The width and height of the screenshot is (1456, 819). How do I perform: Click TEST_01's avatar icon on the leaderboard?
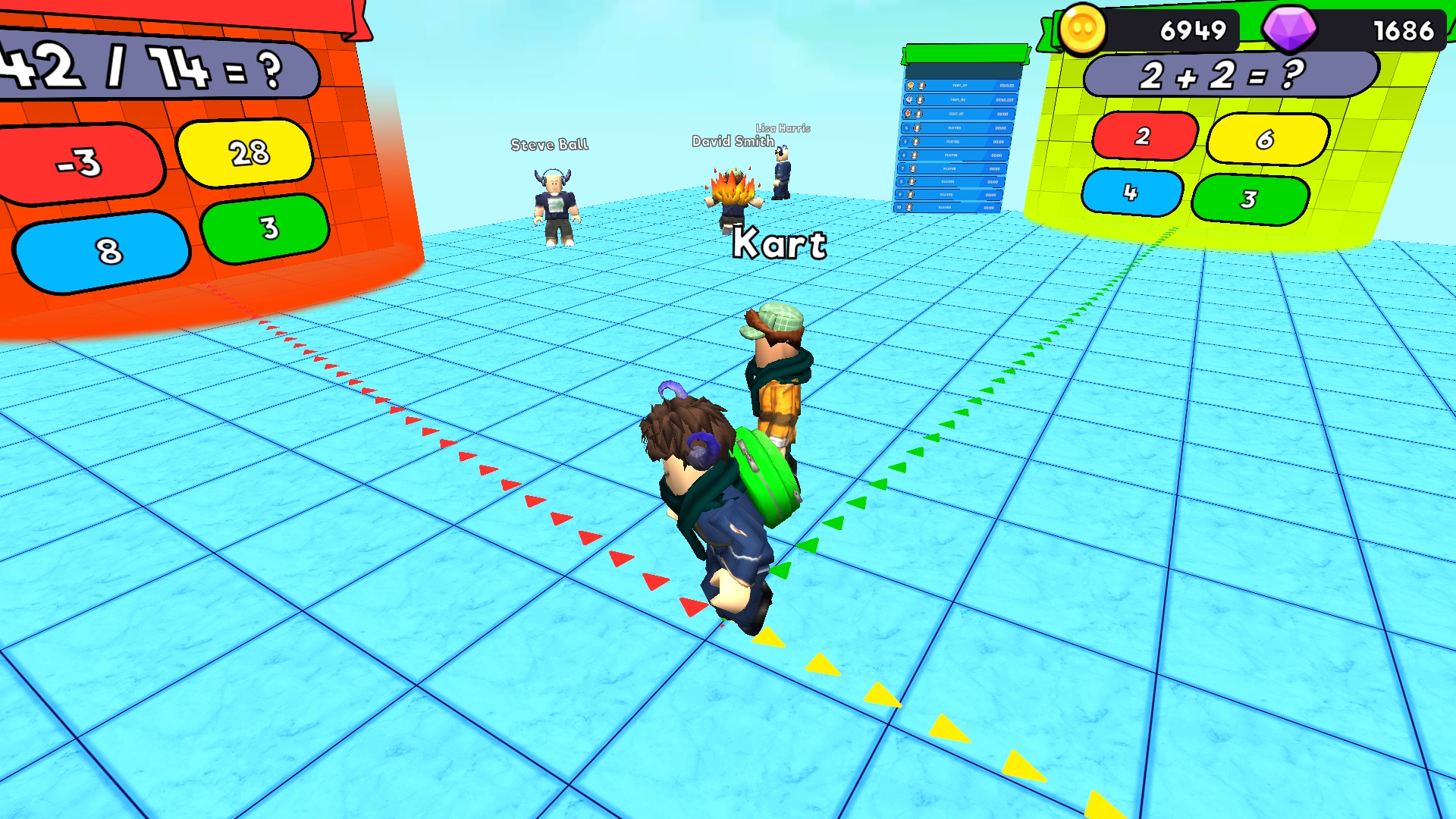point(921,86)
